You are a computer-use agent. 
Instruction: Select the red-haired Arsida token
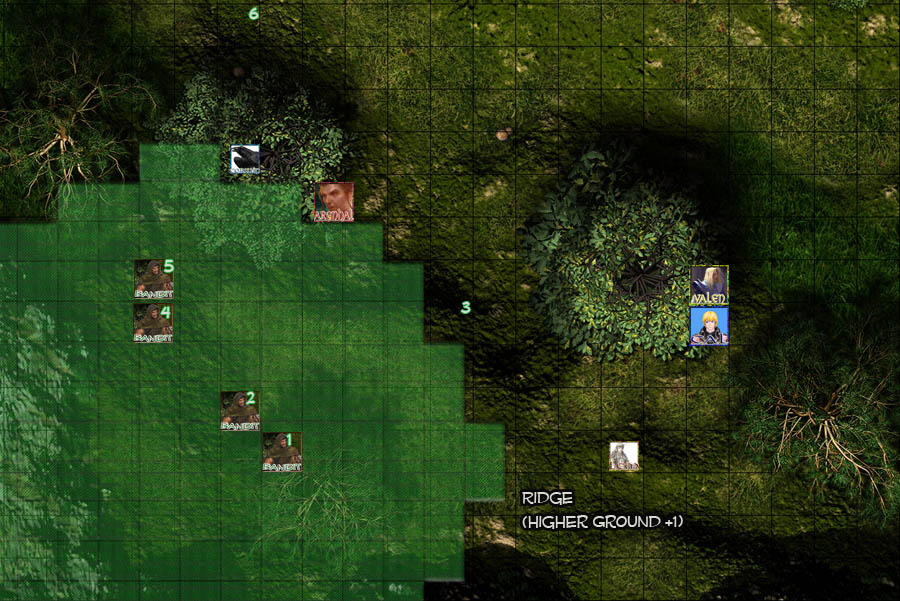tap(333, 202)
